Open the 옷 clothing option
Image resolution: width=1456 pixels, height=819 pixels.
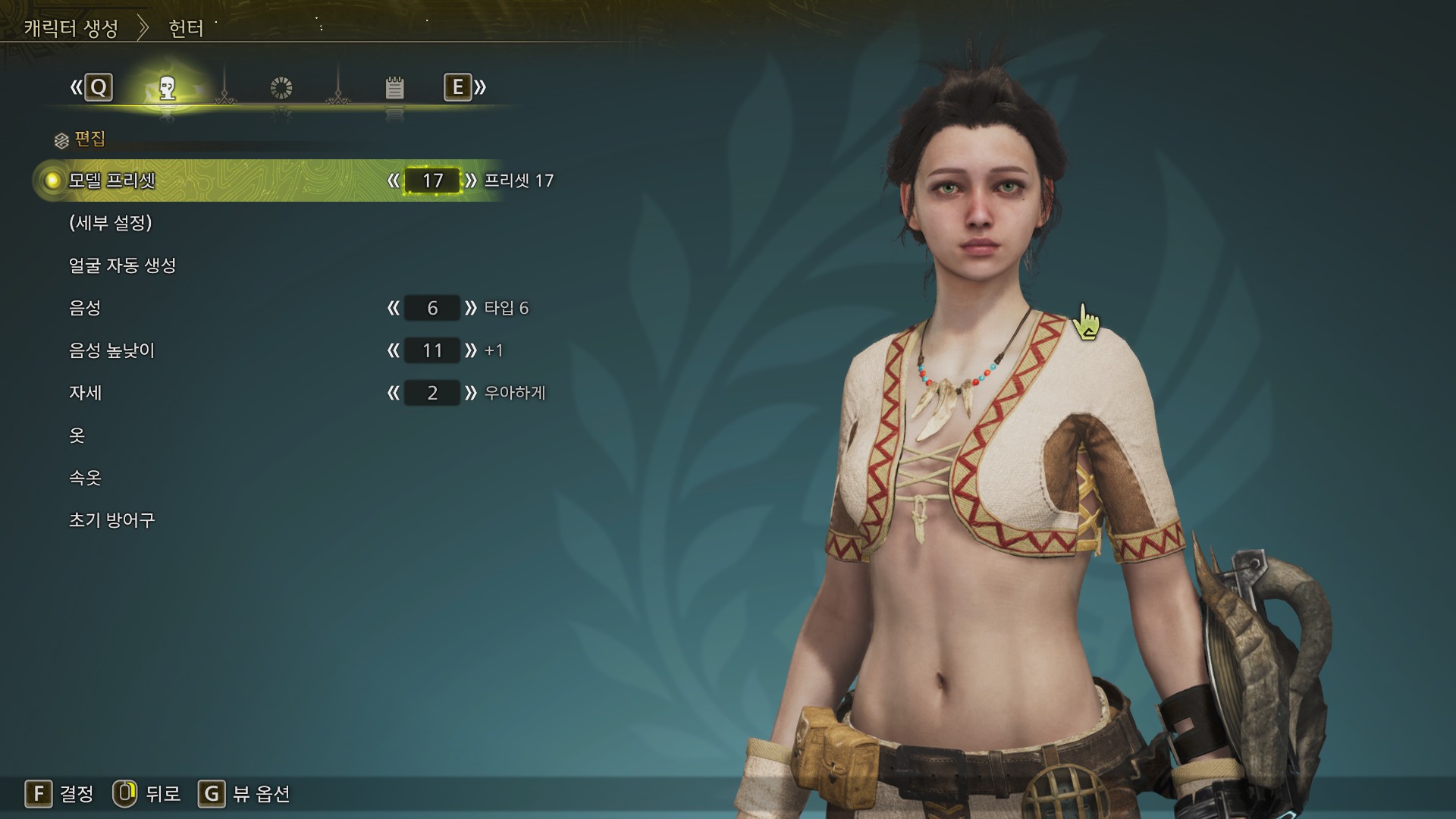click(x=77, y=435)
